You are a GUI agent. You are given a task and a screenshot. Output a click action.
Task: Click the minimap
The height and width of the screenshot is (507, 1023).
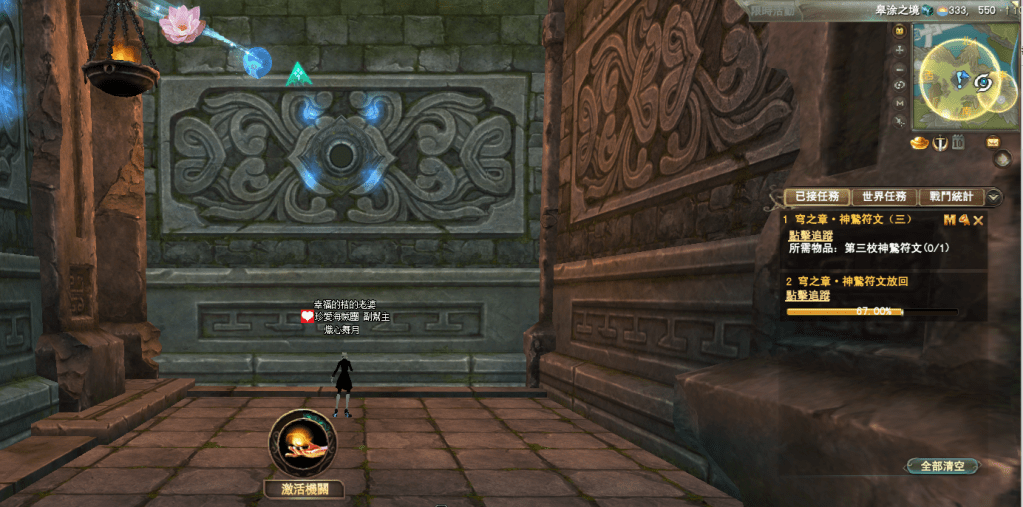coord(965,79)
